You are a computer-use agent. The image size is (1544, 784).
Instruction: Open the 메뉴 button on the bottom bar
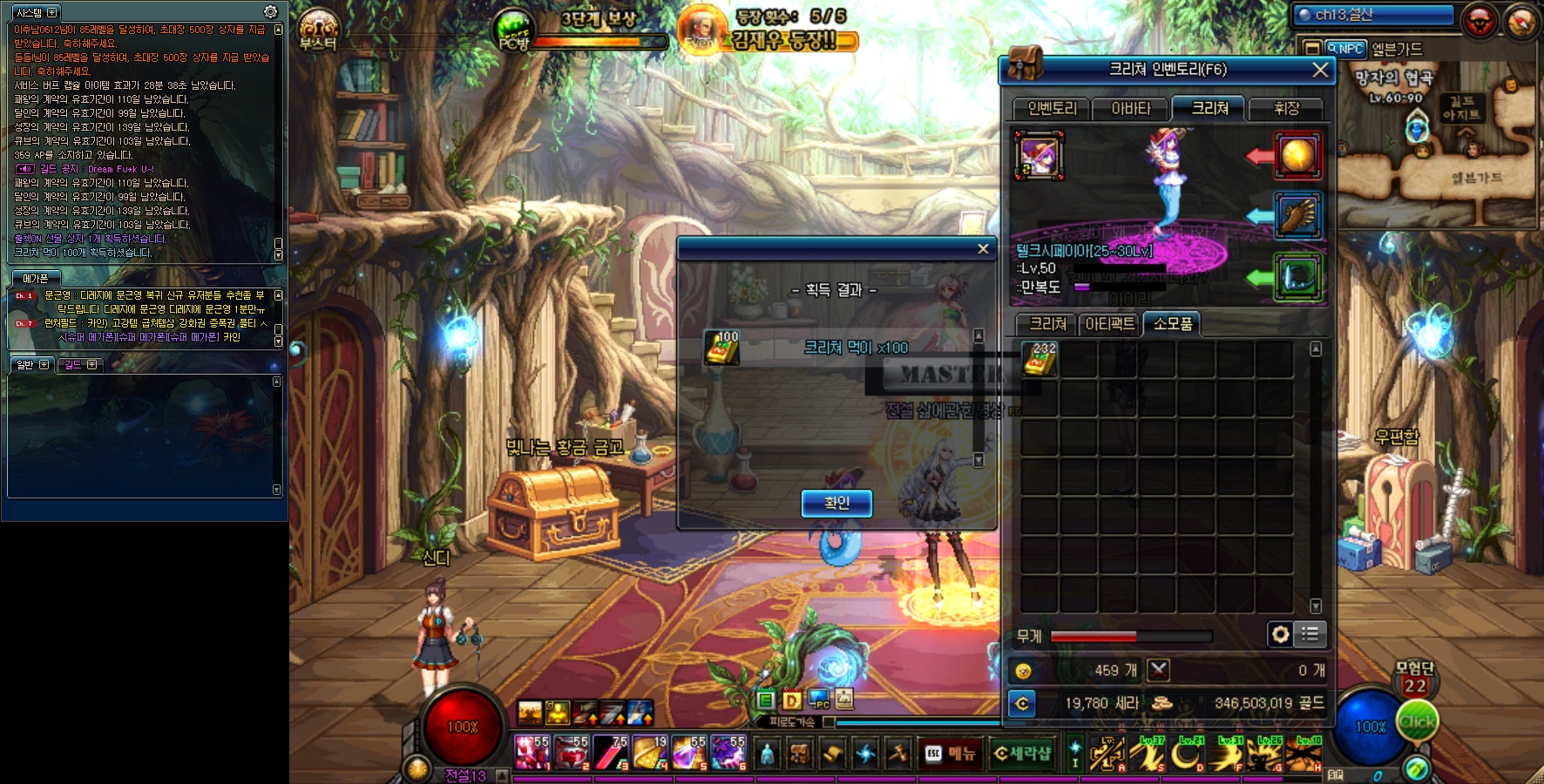[x=951, y=754]
